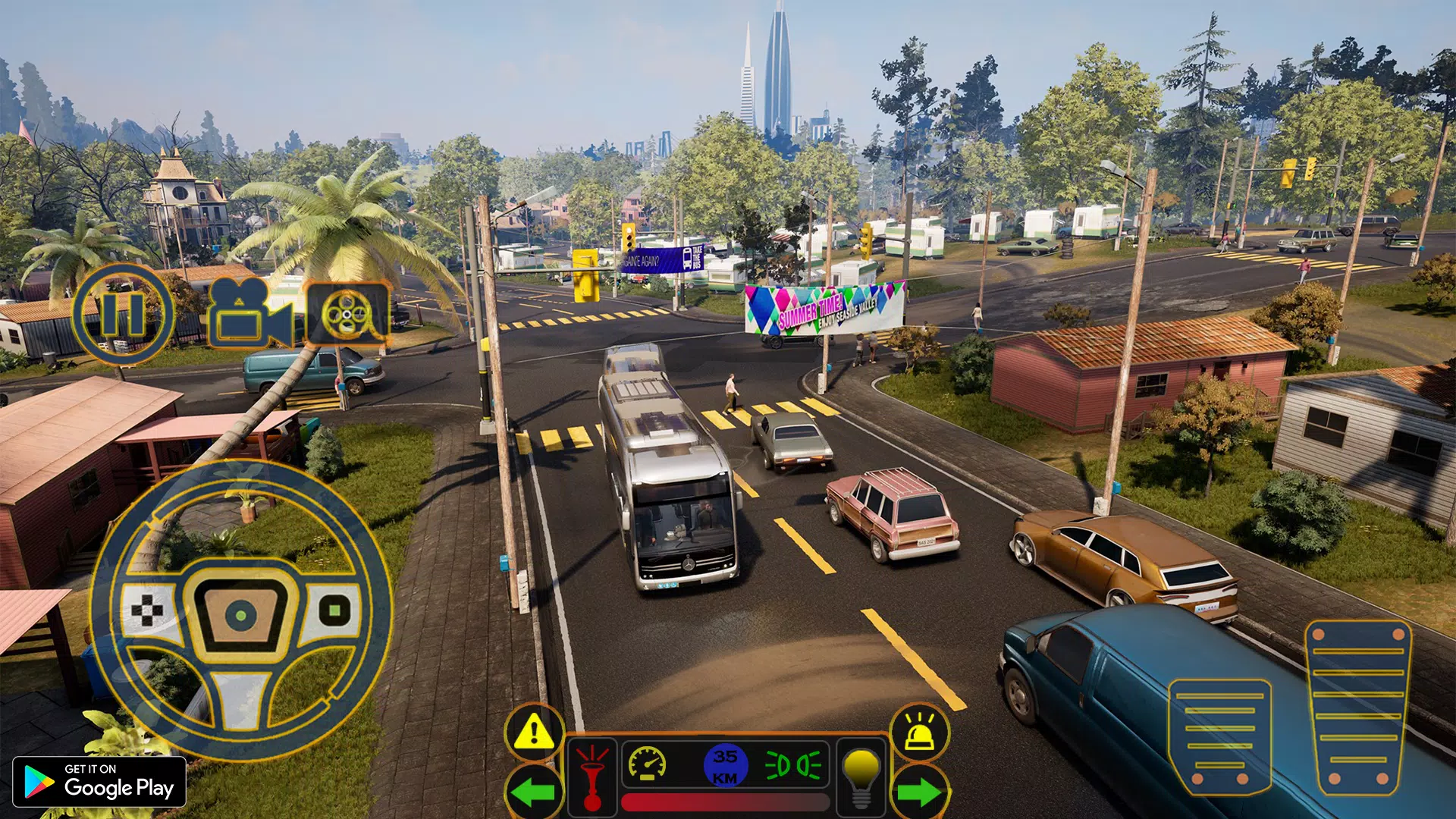Image resolution: width=1456 pixels, height=819 pixels.
Task: Open the Get it on Google Play badge
Action: tap(99, 782)
